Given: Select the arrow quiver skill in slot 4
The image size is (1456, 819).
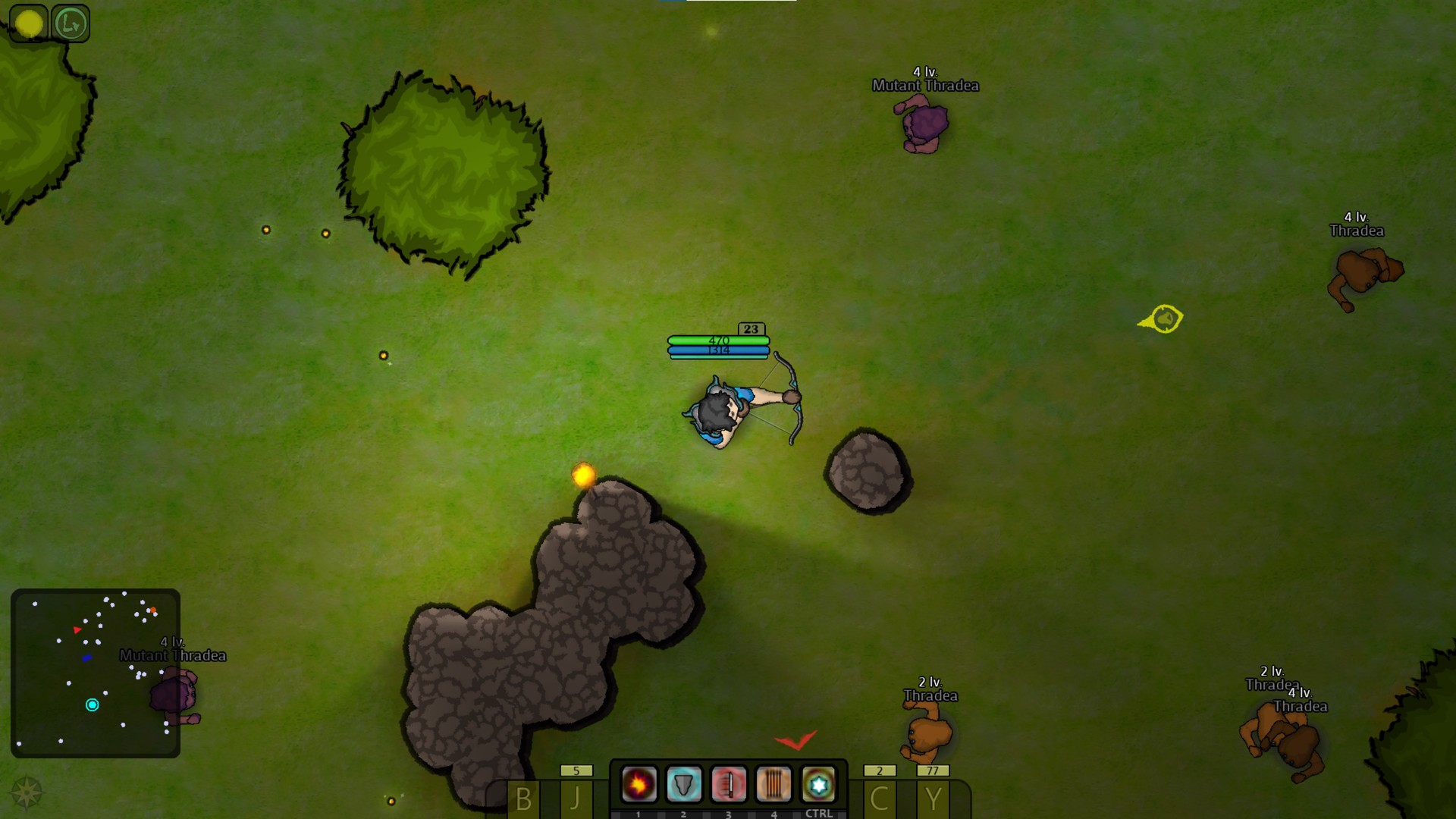Looking at the screenshot, I should (773, 784).
